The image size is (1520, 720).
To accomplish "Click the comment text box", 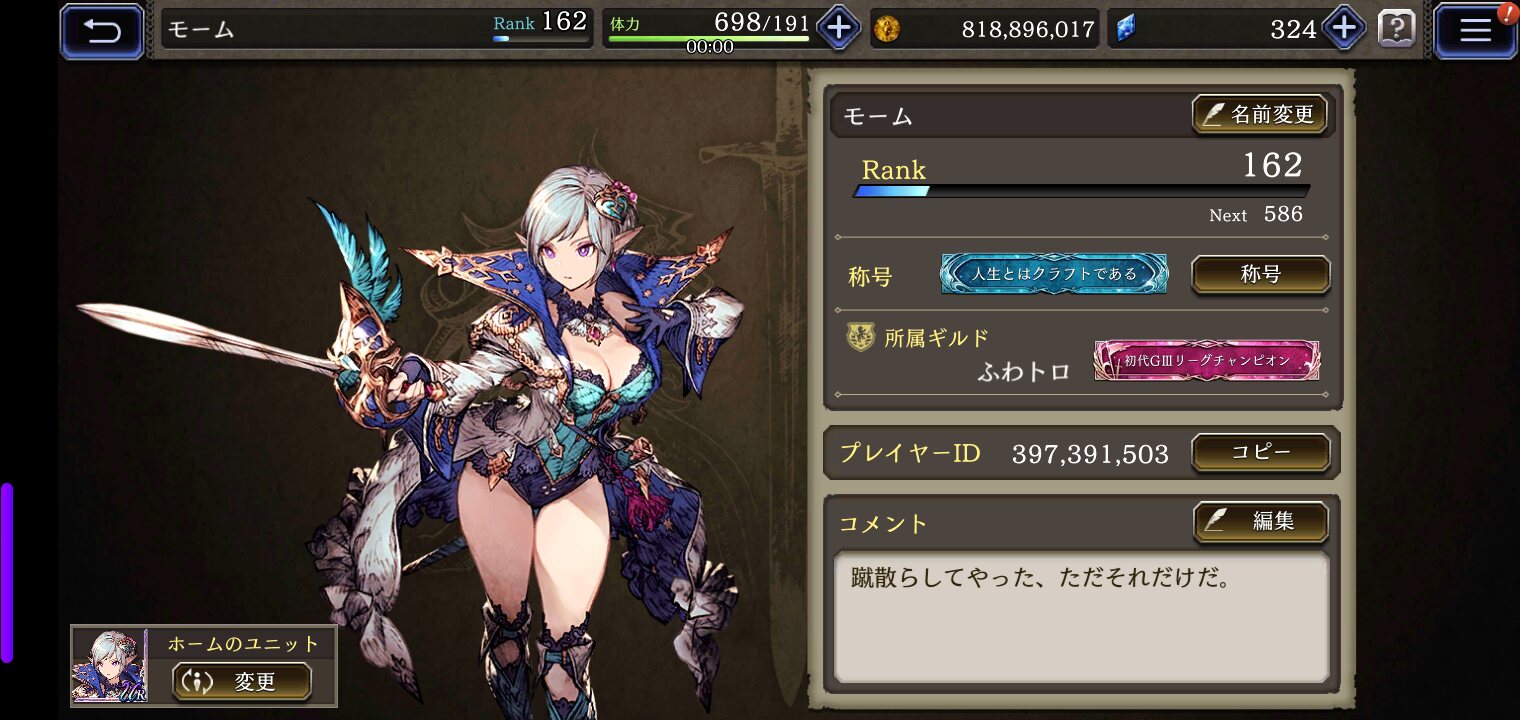I will click(x=1082, y=616).
